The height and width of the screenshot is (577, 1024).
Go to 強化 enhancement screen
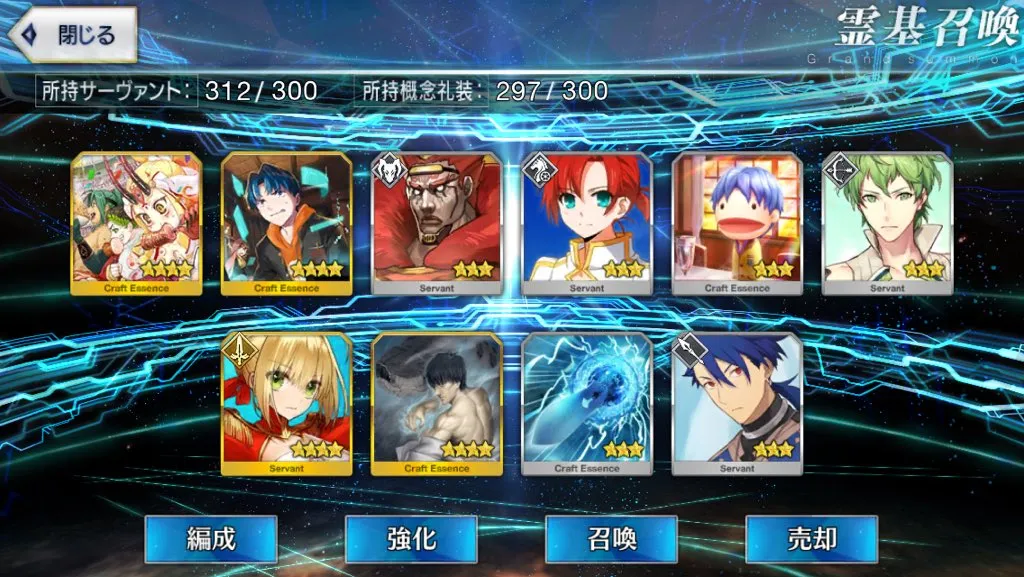click(x=411, y=540)
